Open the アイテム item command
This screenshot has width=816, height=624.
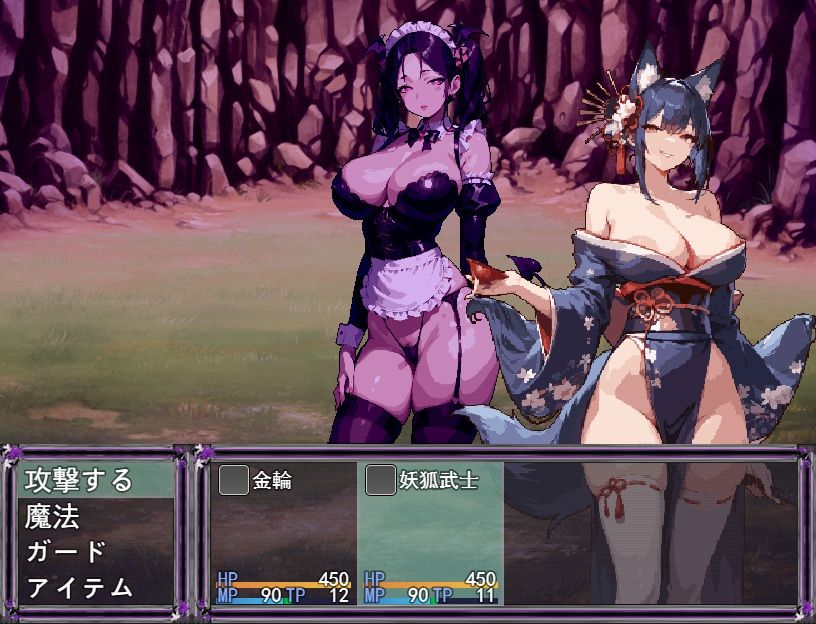click(80, 587)
